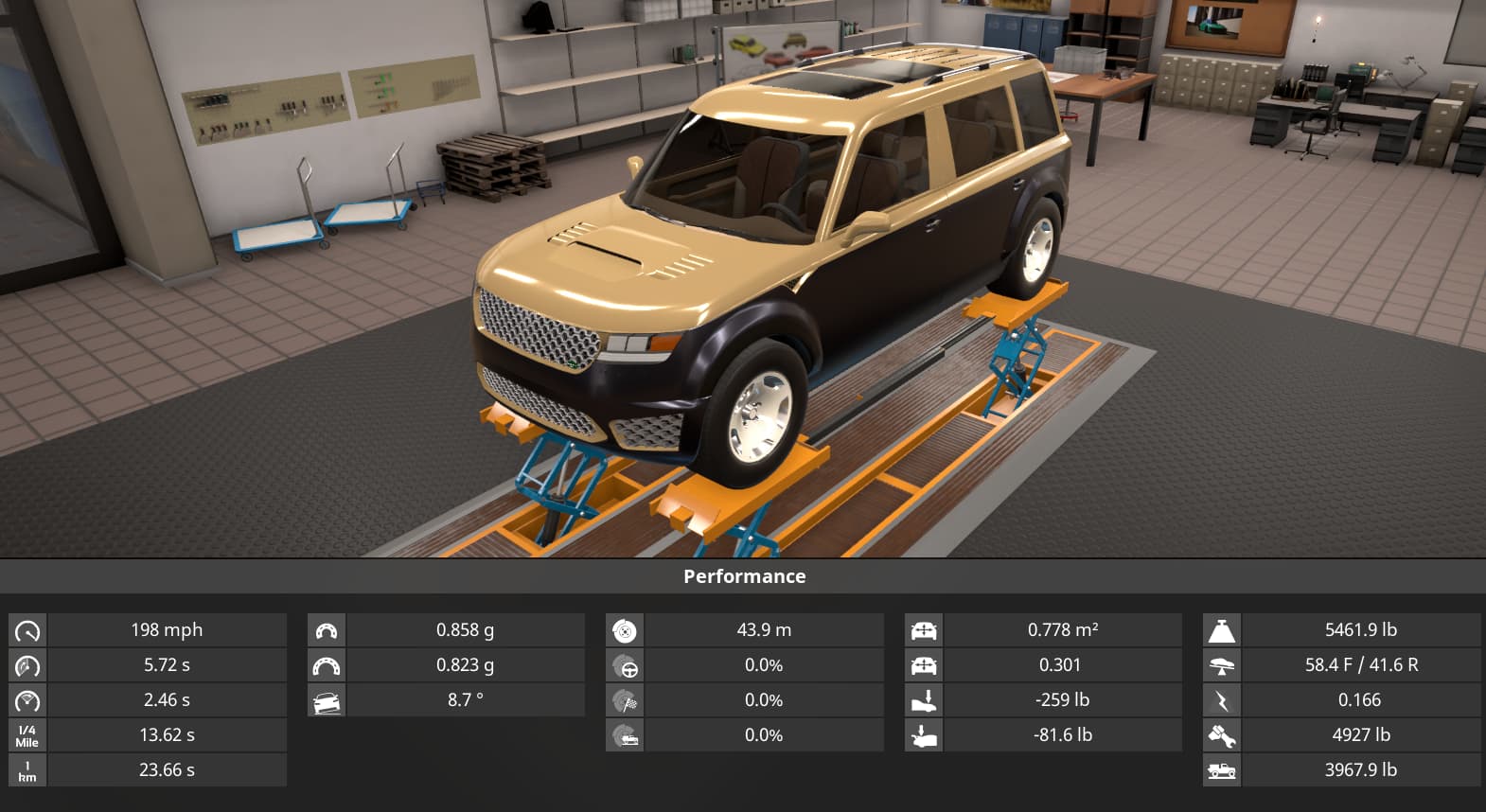
Task: Select the top speed speedometer icon
Action: point(27,630)
